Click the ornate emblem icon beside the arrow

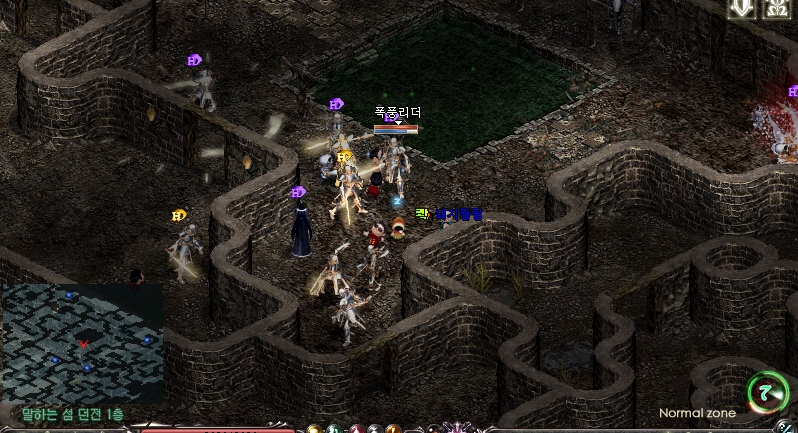pos(776,9)
